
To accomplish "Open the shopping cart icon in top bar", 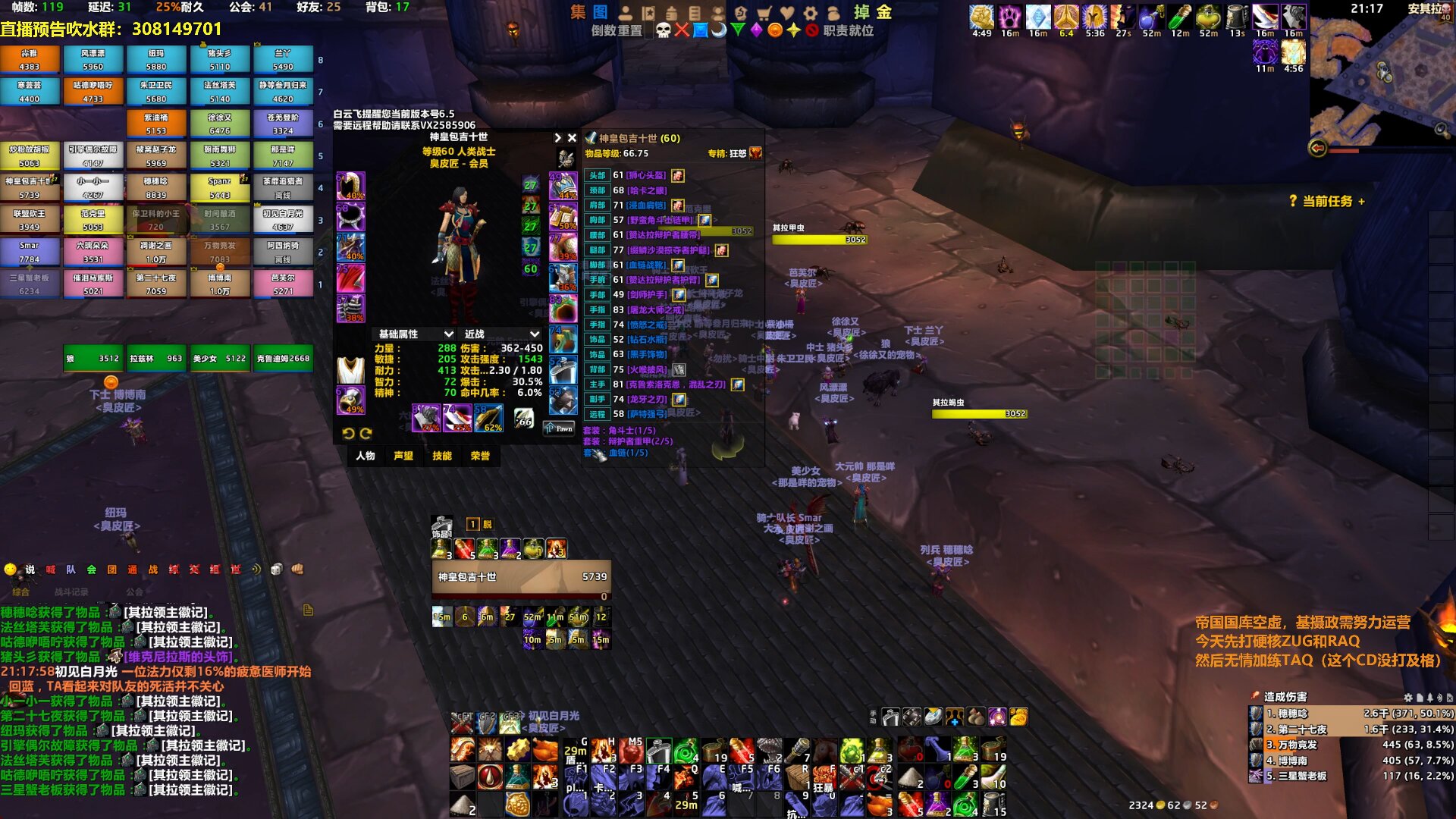I will pyautogui.click(x=764, y=13).
